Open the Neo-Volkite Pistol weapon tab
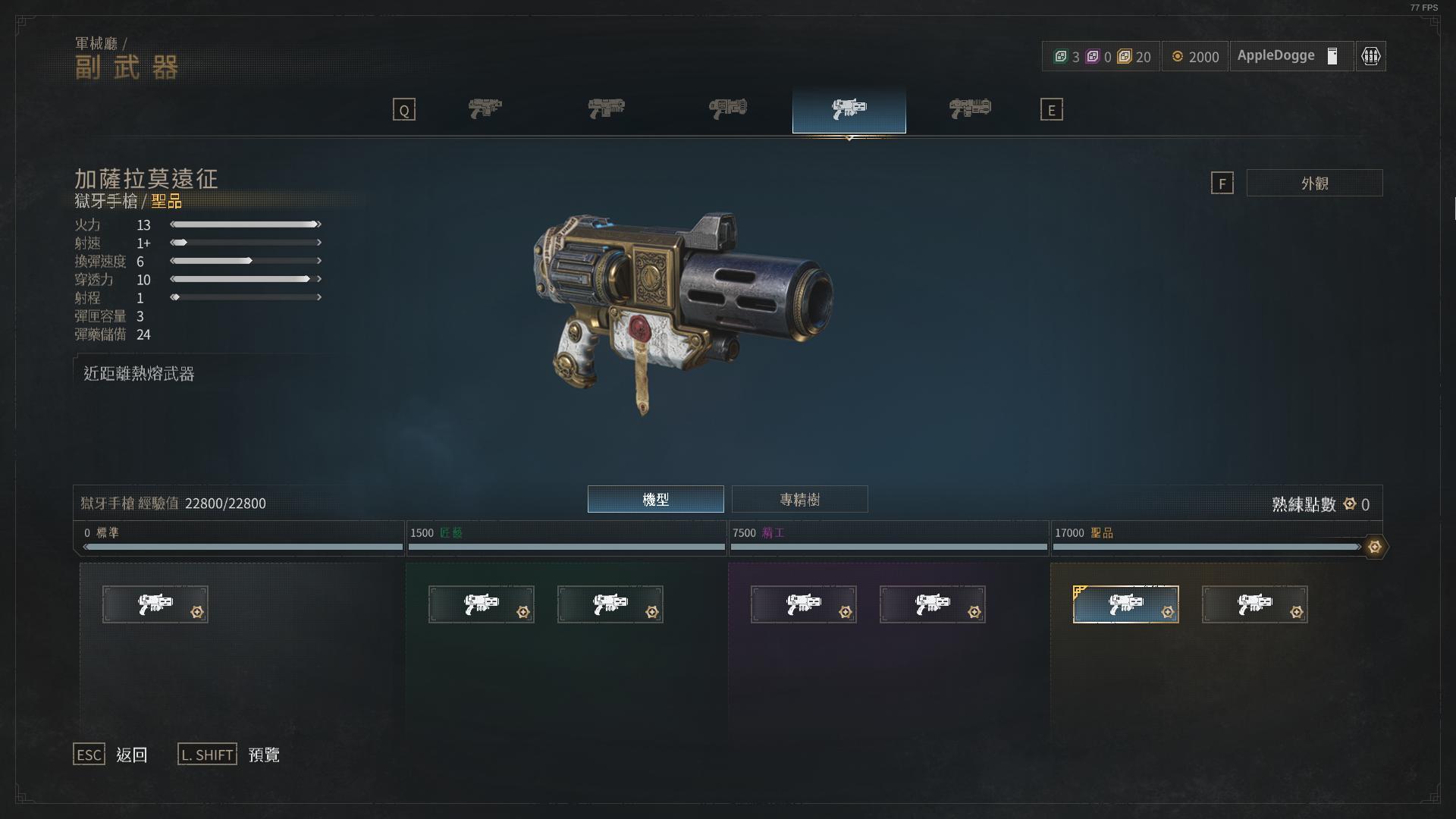Screen dimensions: 1456x819 pos(970,109)
